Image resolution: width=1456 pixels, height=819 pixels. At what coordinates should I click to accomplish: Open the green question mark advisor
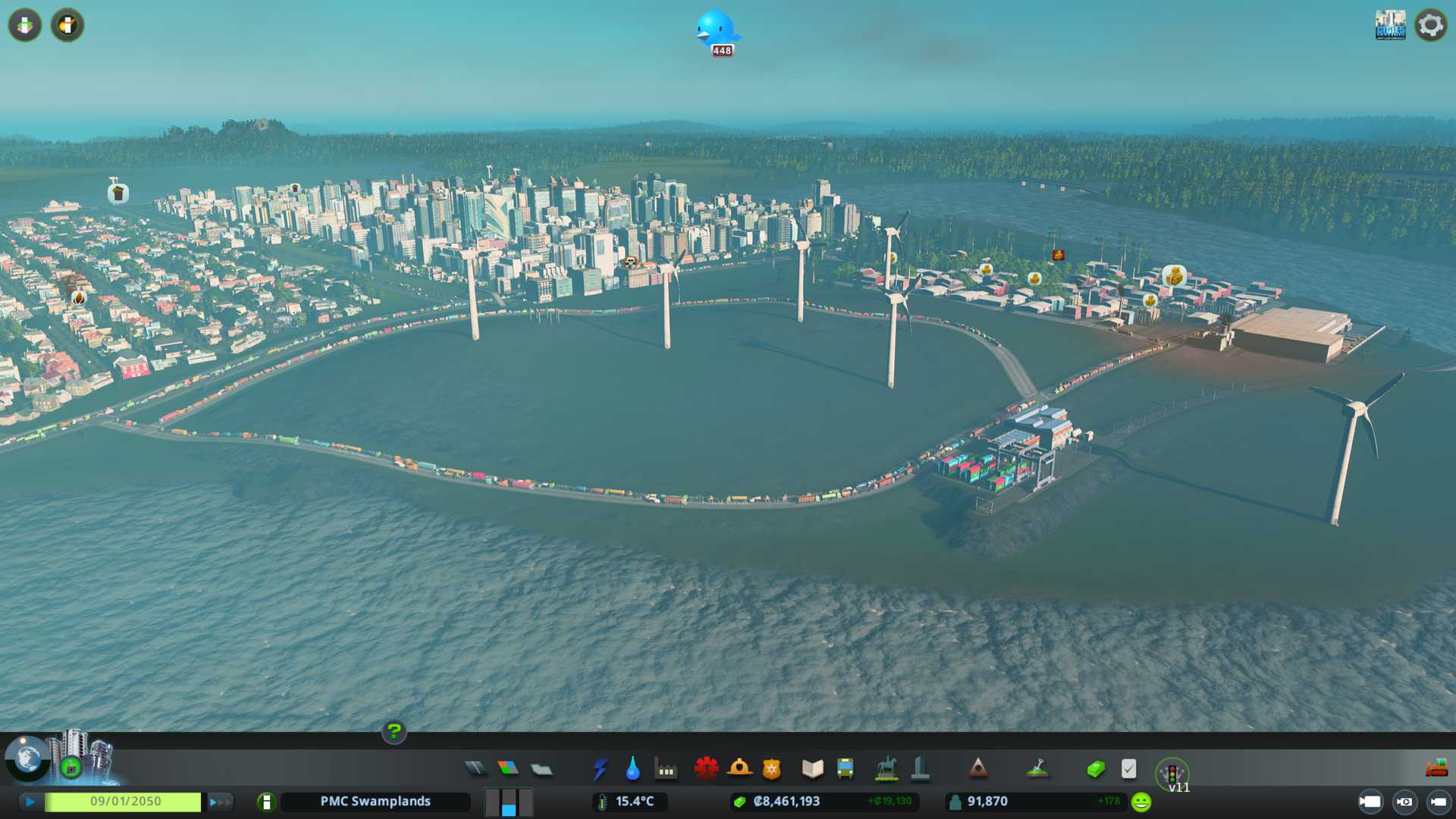394,731
